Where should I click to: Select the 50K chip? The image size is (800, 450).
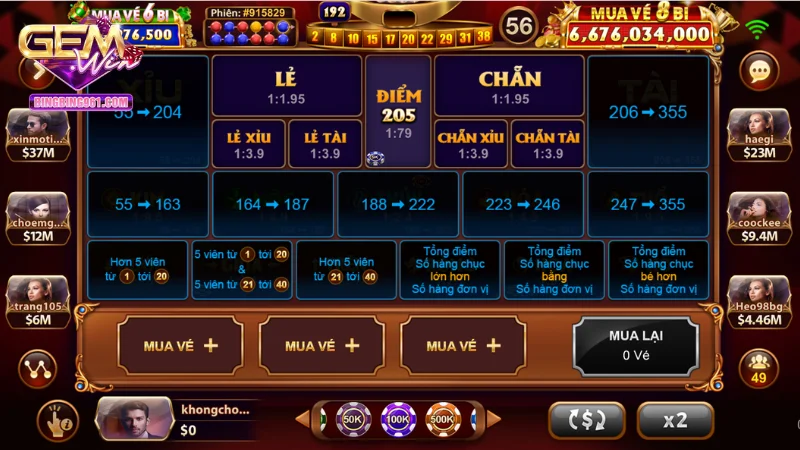353,419
